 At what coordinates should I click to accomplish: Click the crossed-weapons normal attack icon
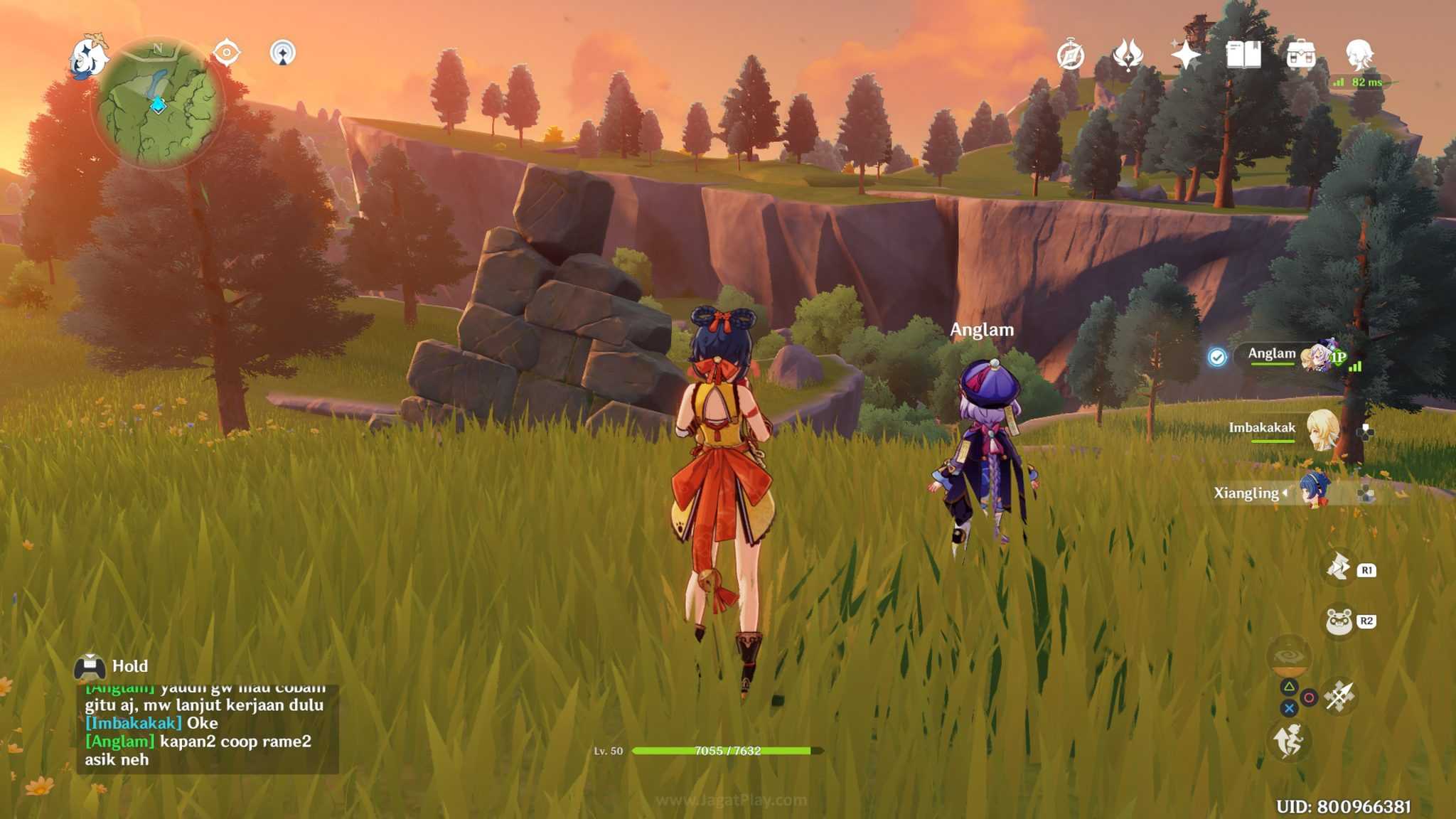point(1339,696)
